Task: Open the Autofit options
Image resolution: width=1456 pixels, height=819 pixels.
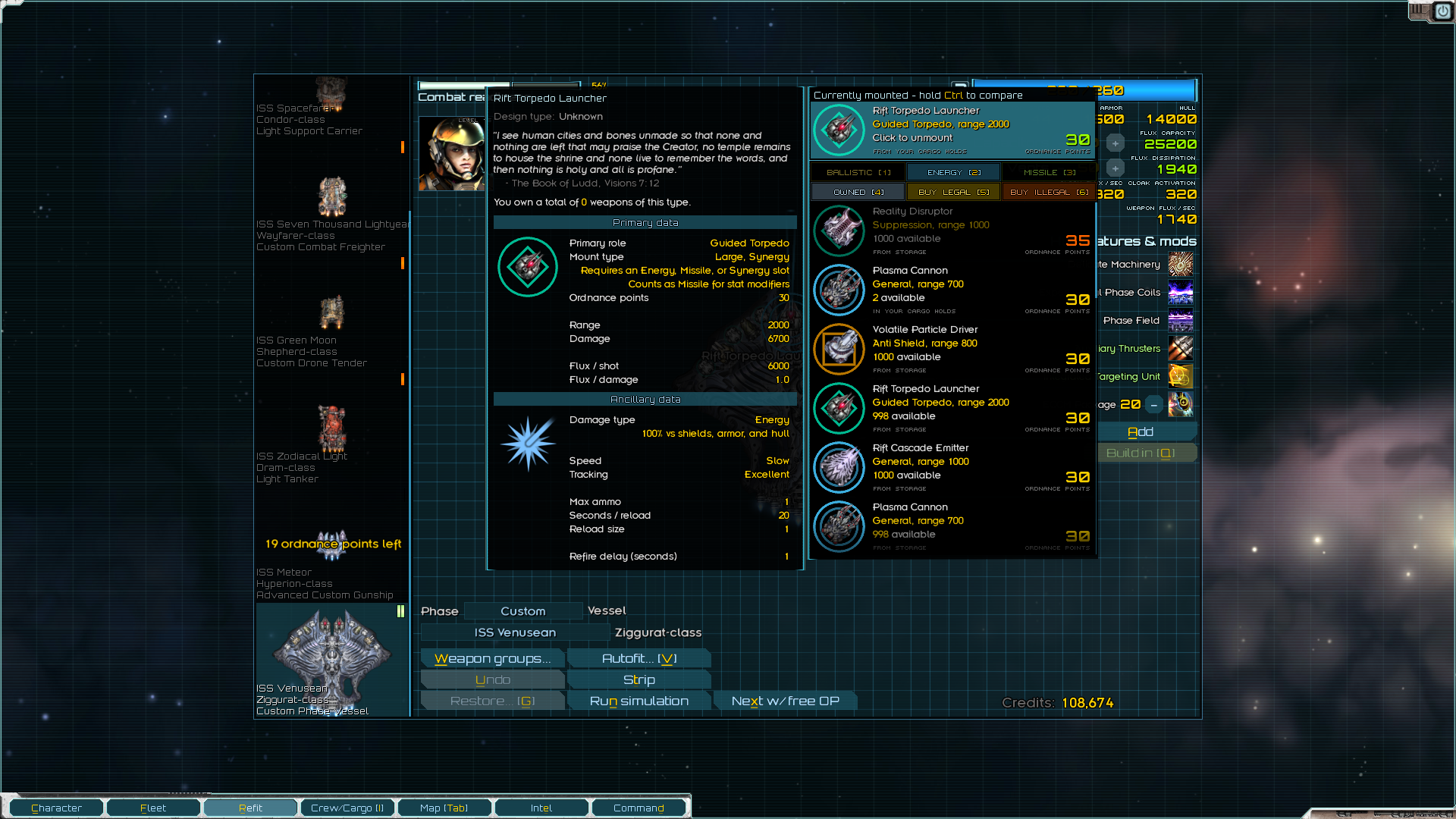Action: (x=639, y=659)
